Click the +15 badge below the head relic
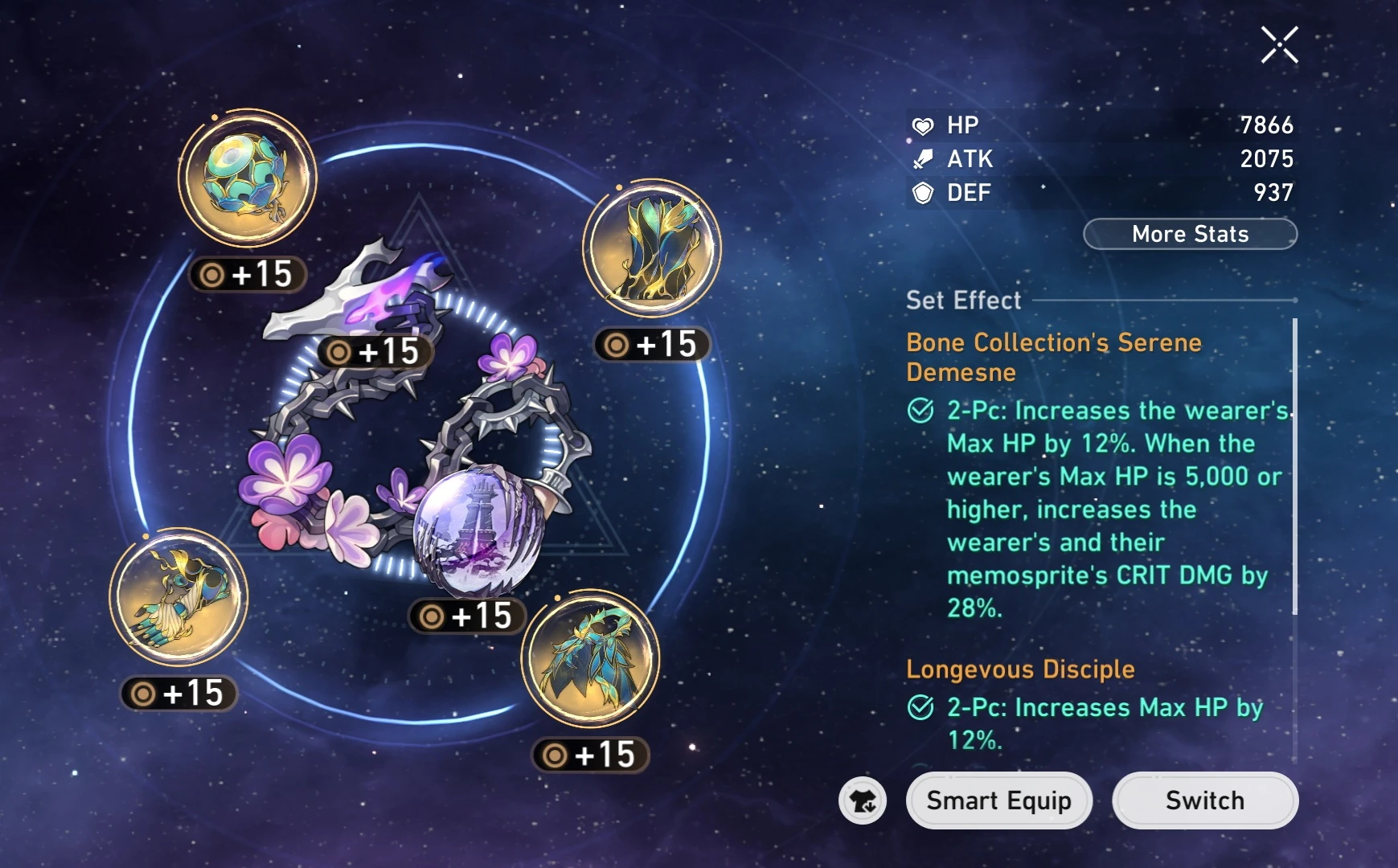The height and width of the screenshot is (868, 1398). pos(247,273)
